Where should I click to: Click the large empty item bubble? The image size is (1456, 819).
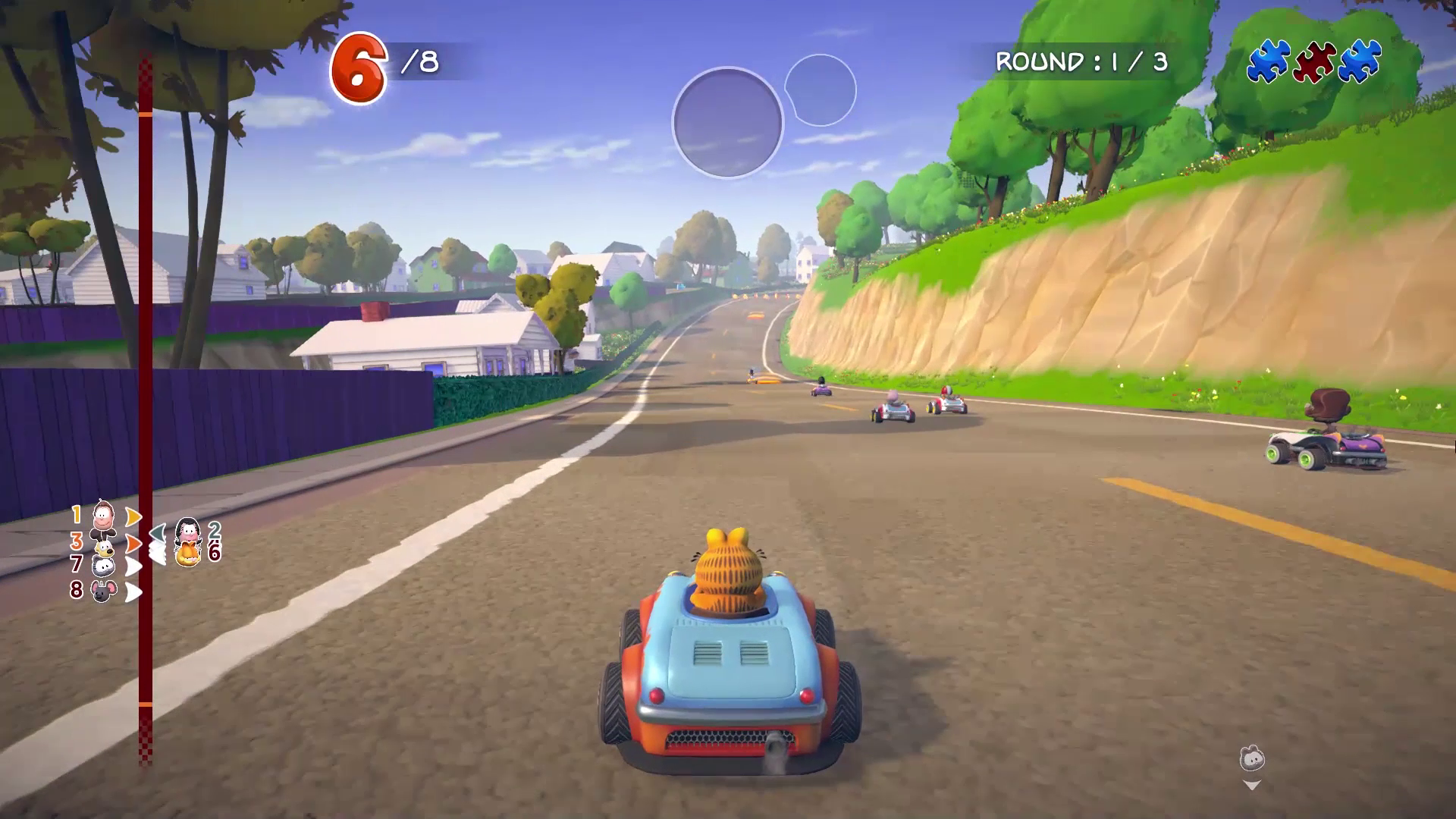tap(728, 121)
